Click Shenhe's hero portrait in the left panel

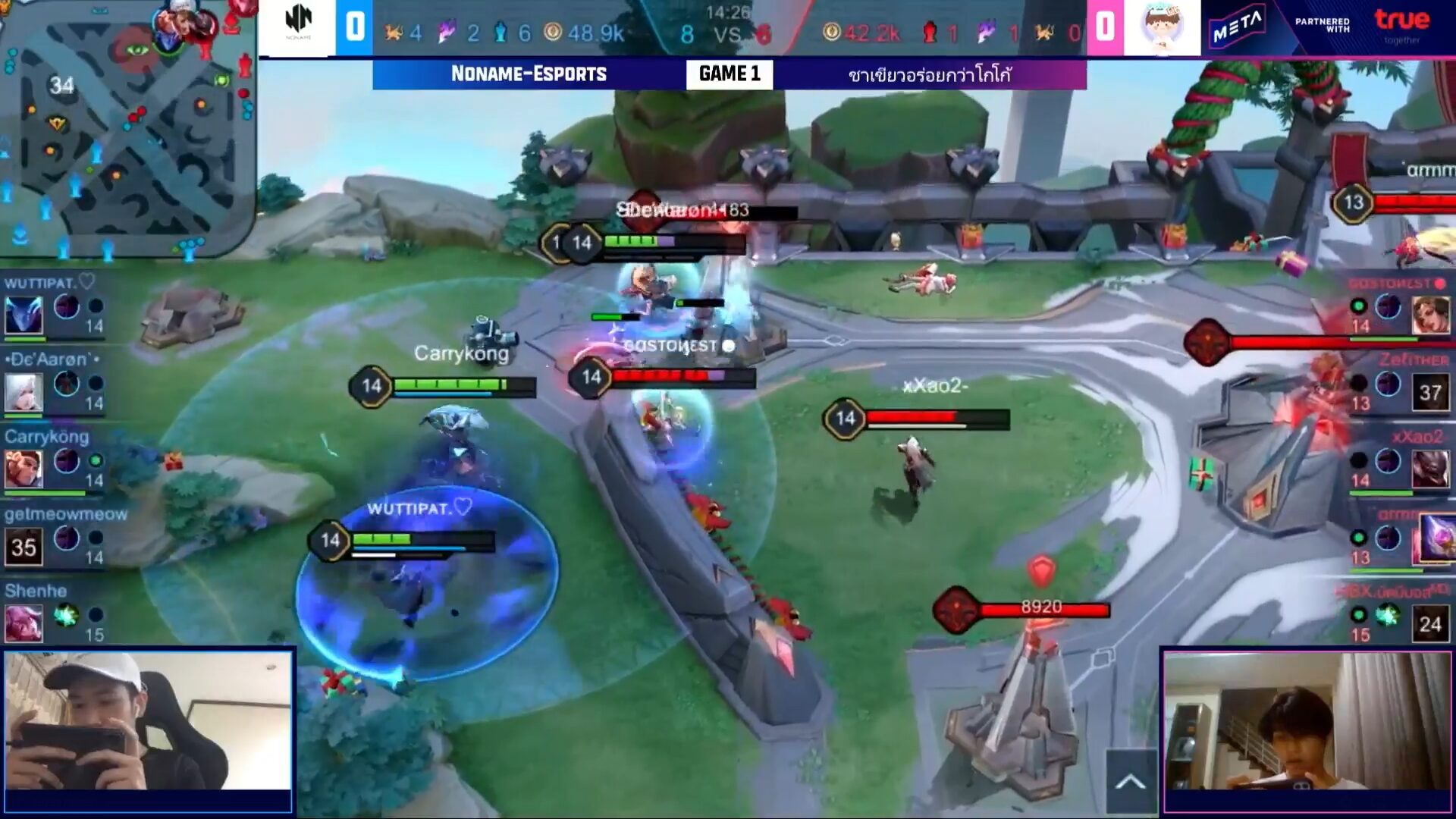point(24,622)
